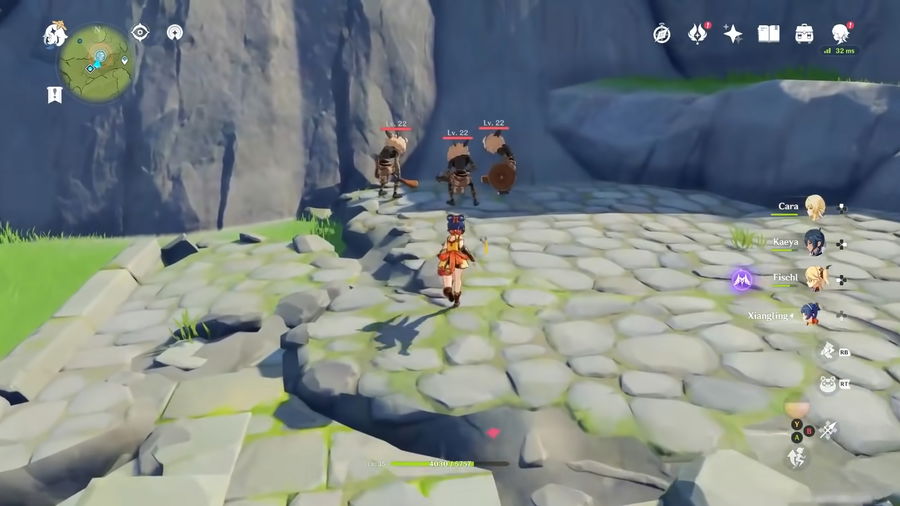Open the Events icon
The width and height of the screenshot is (900, 506).
[x=697, y=34]
